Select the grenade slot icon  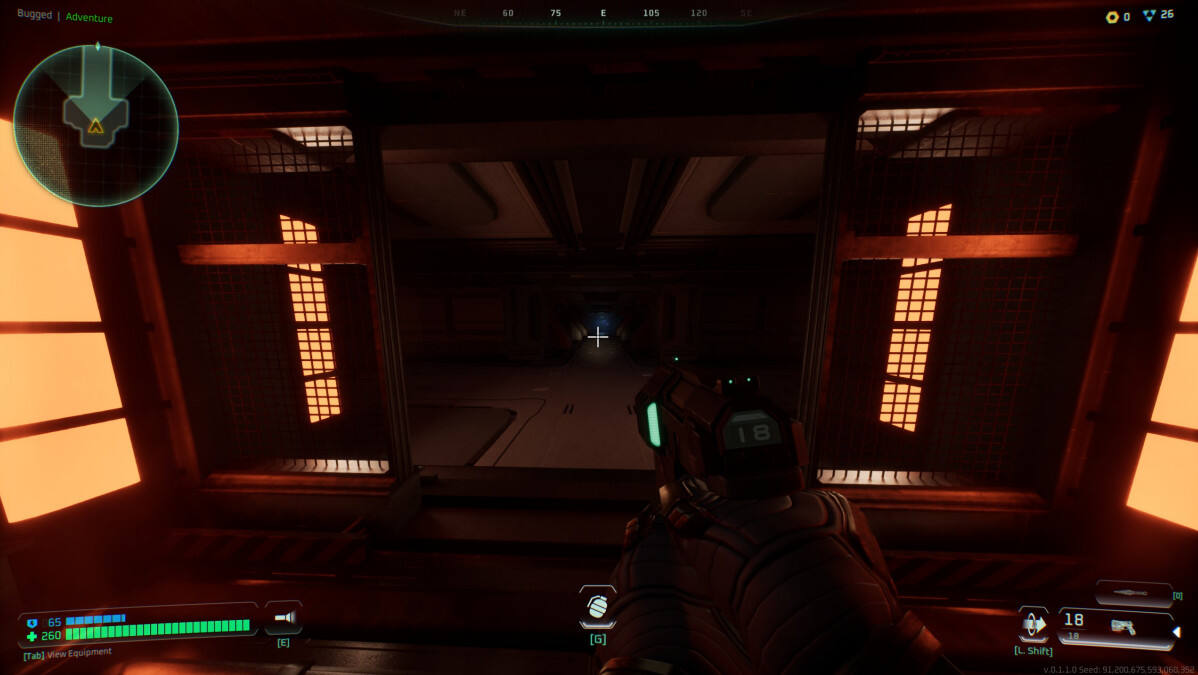pyautogui.click(x=597, y=607)
